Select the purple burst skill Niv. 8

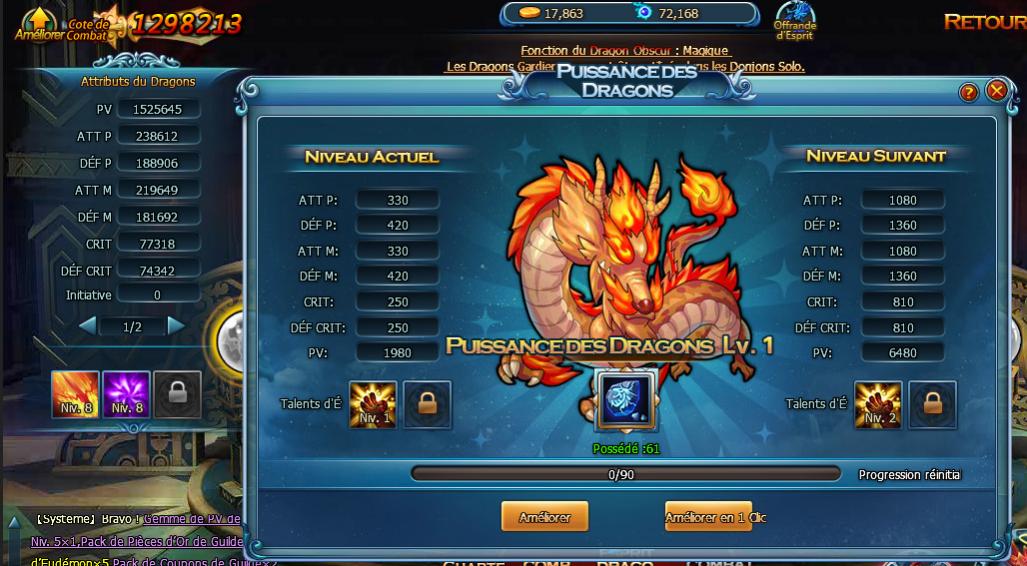(x=126, y=394)
